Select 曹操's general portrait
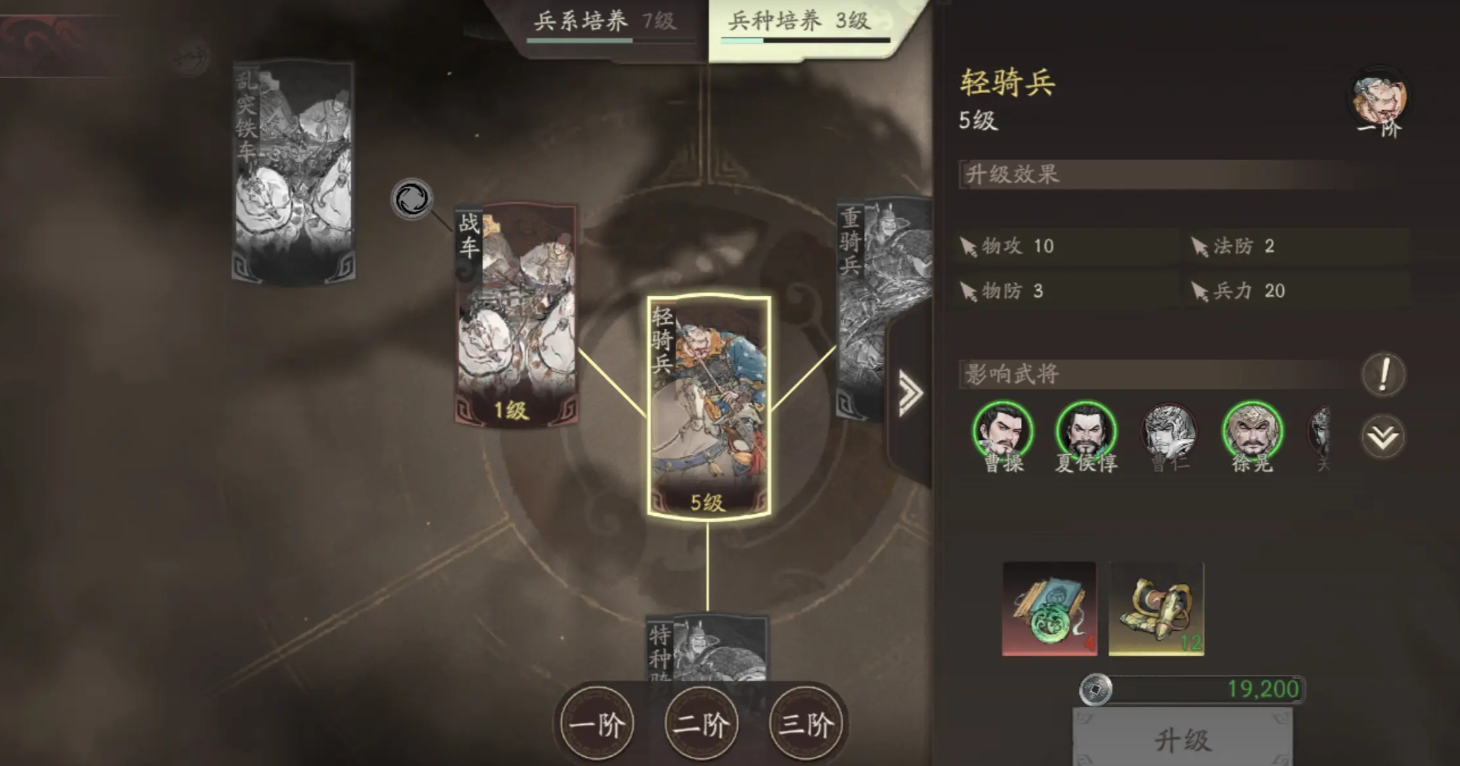 click(1001, 430)
